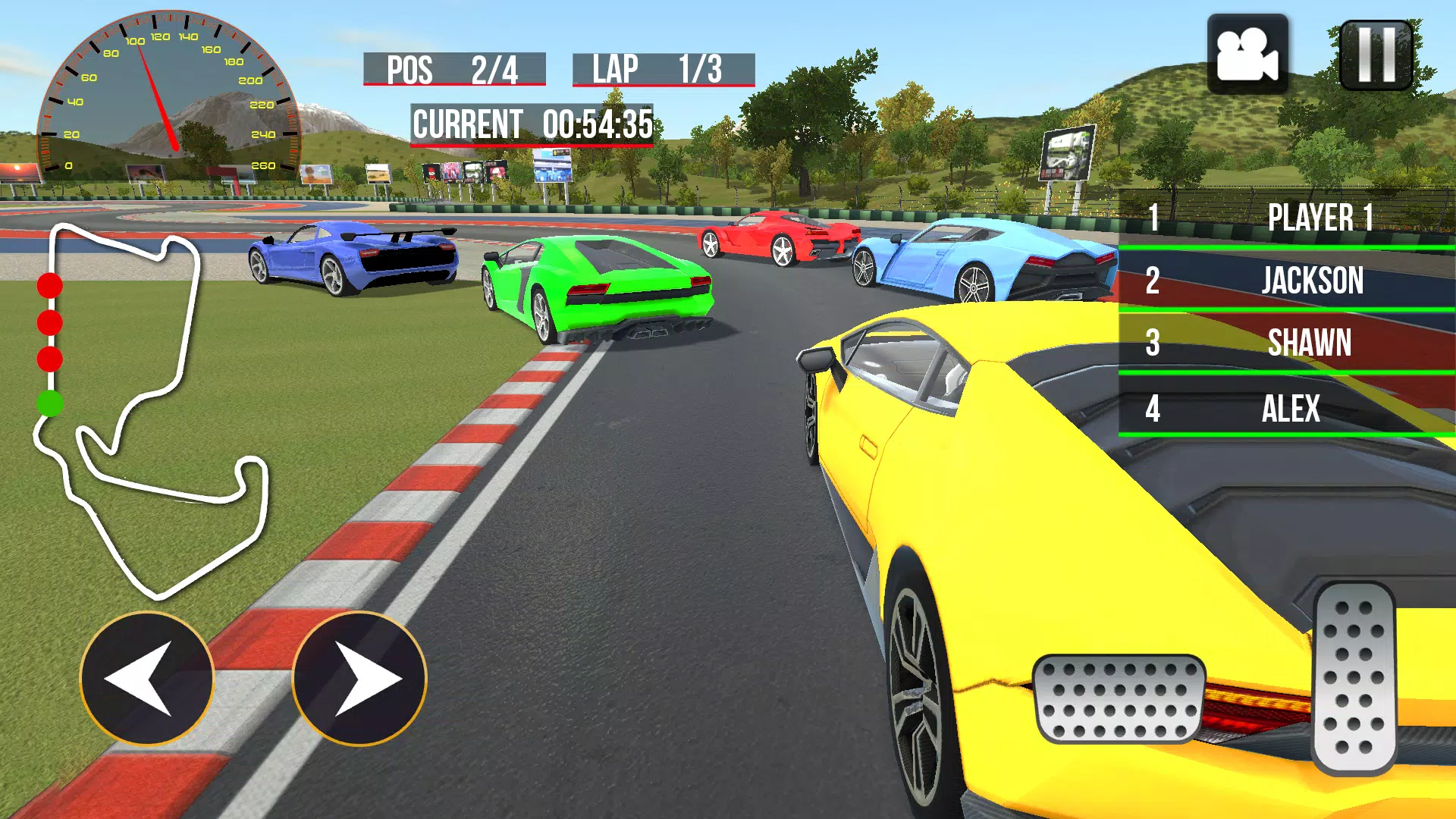
Task: Hit the tall accelerator pedal
Action: click(x=1354, y=677)
